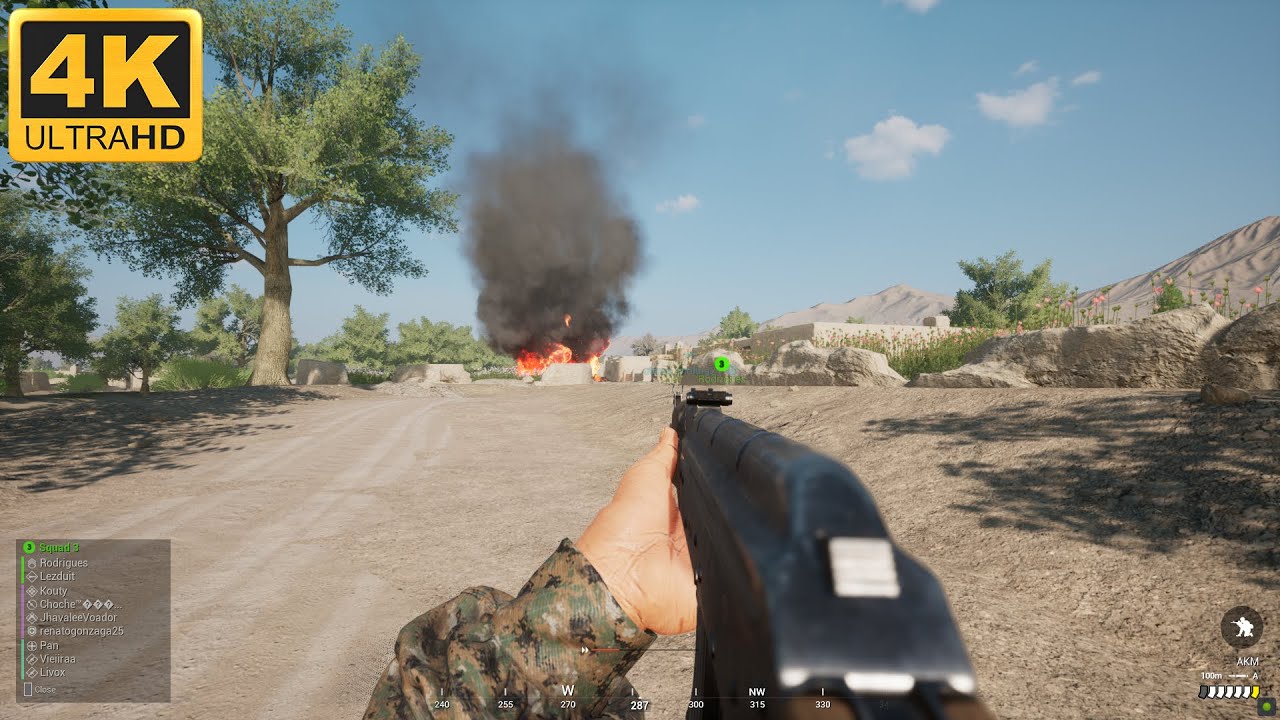Expand the Close entry at roster bottom
The height and width of the screenshot is (720, 1280).
45,690
